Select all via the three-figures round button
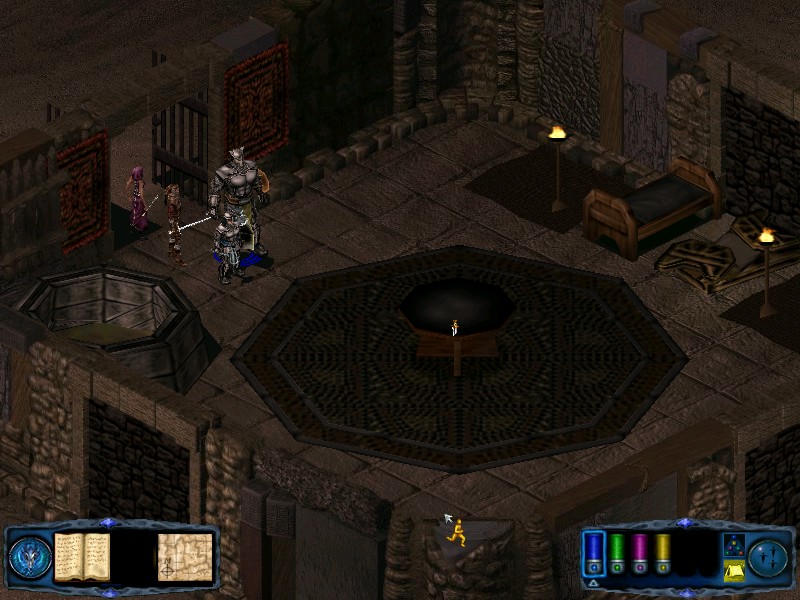The image size is (800, 600). pyautogui.click(x=769, y=556)
